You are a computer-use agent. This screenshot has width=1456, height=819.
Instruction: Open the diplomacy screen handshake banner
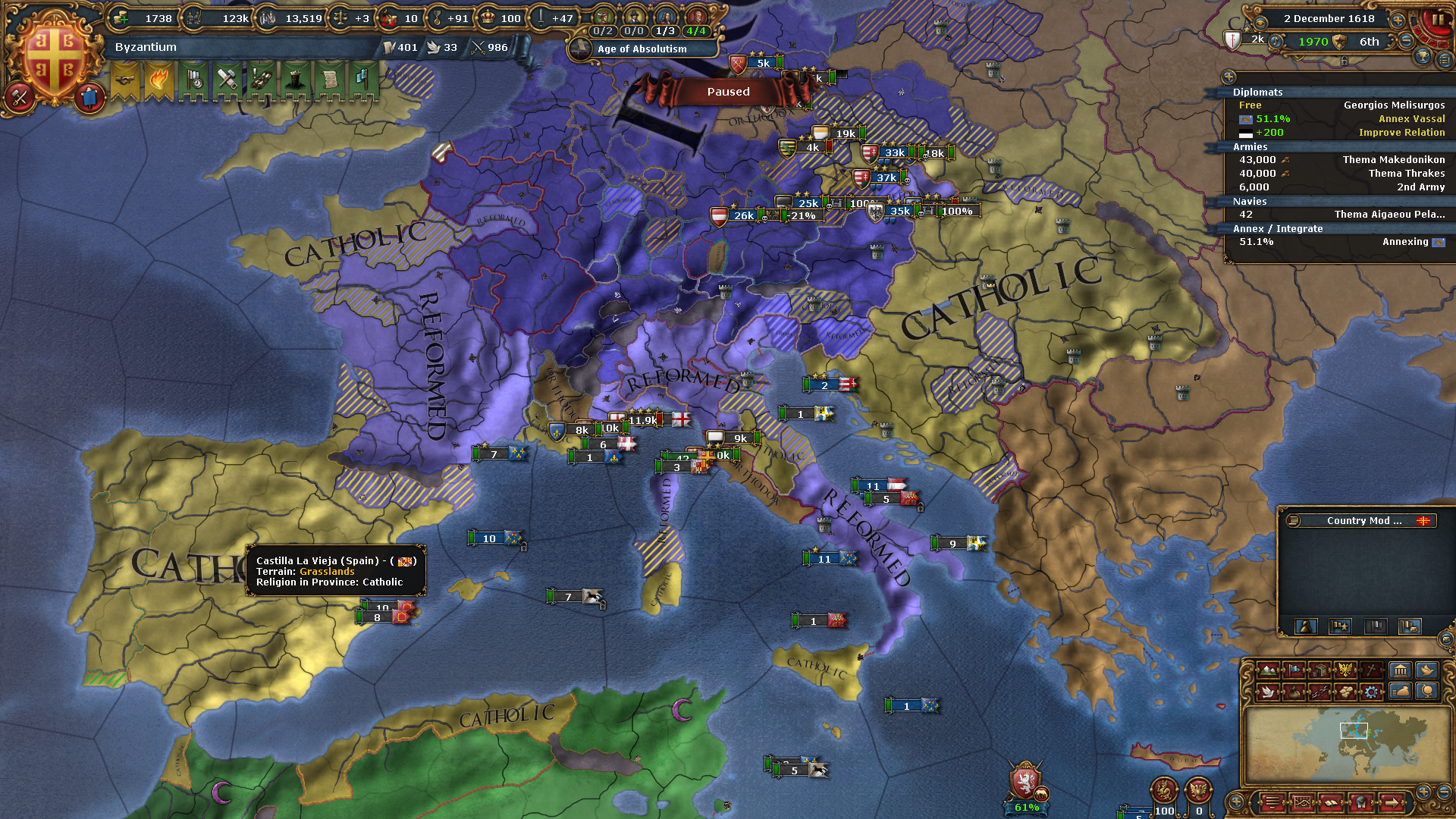125,80
